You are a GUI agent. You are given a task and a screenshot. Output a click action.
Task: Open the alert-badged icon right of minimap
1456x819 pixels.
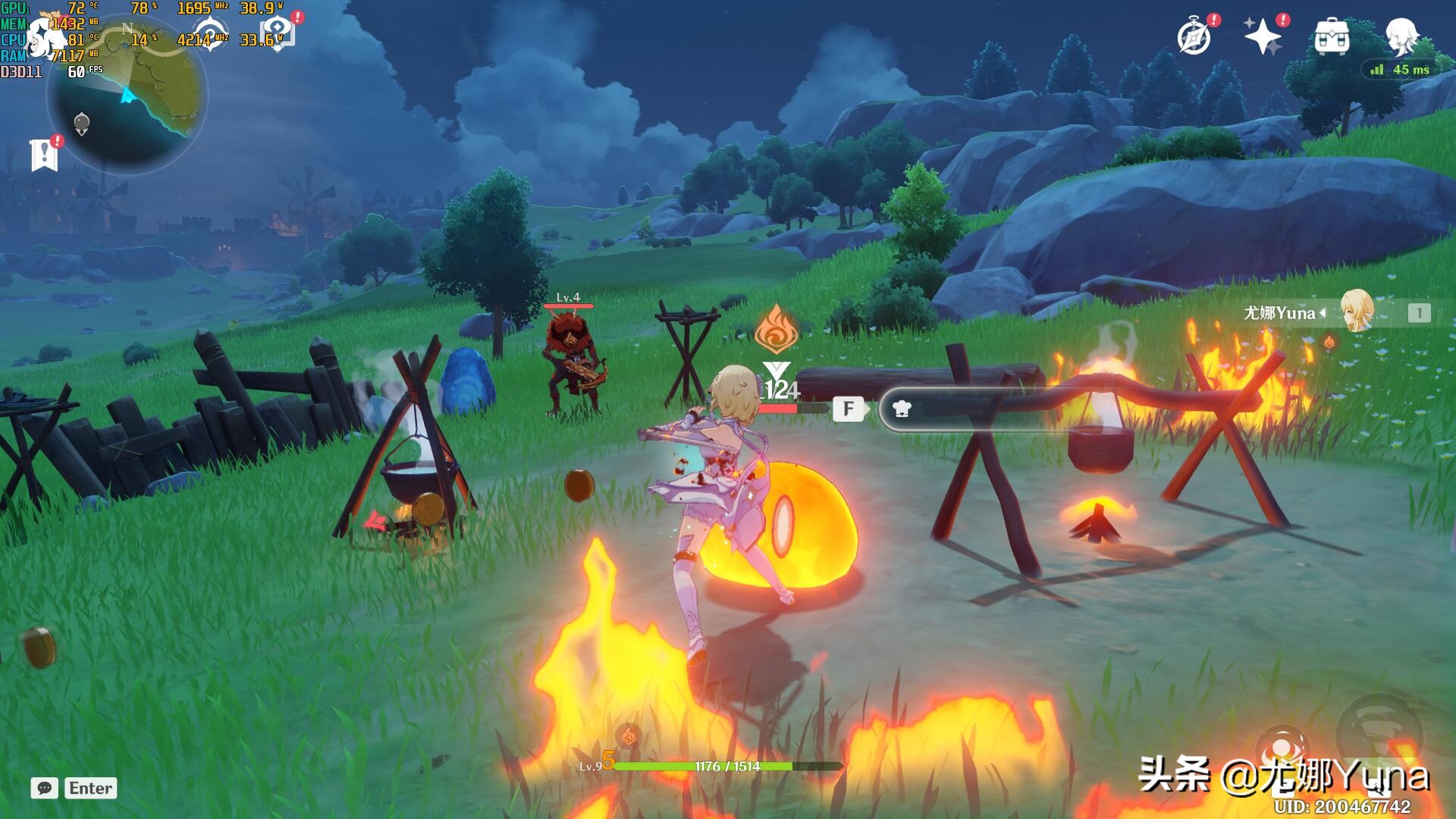click(x=278, y=34)
